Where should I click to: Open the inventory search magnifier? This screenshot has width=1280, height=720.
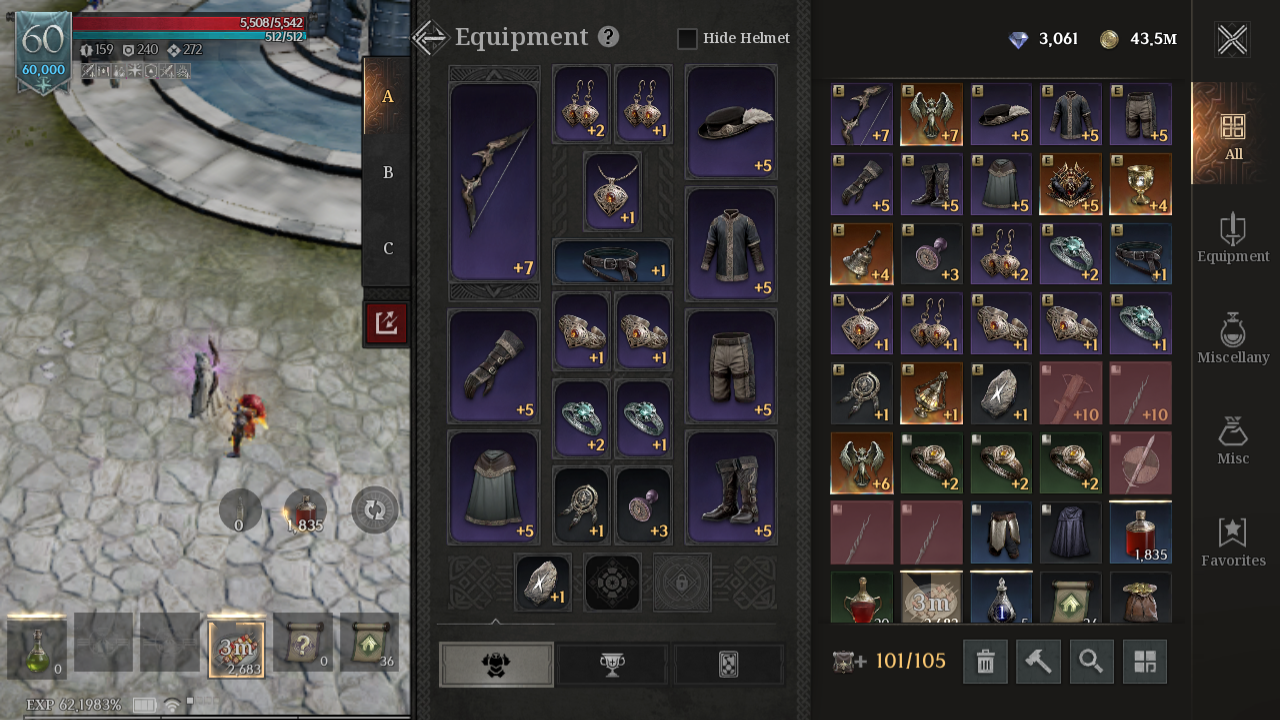(1091, 662)
